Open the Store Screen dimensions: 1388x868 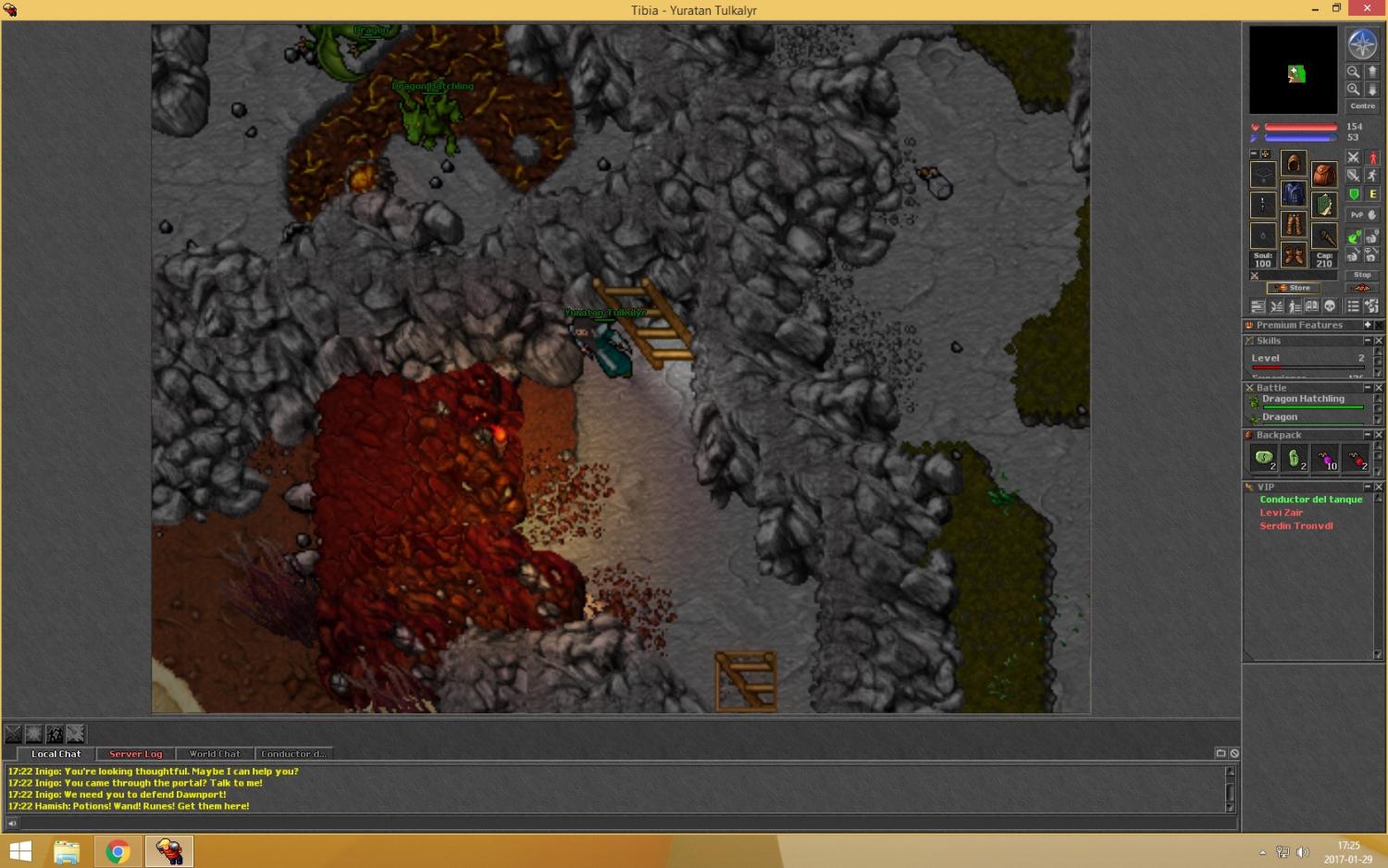click(1294, 288)
